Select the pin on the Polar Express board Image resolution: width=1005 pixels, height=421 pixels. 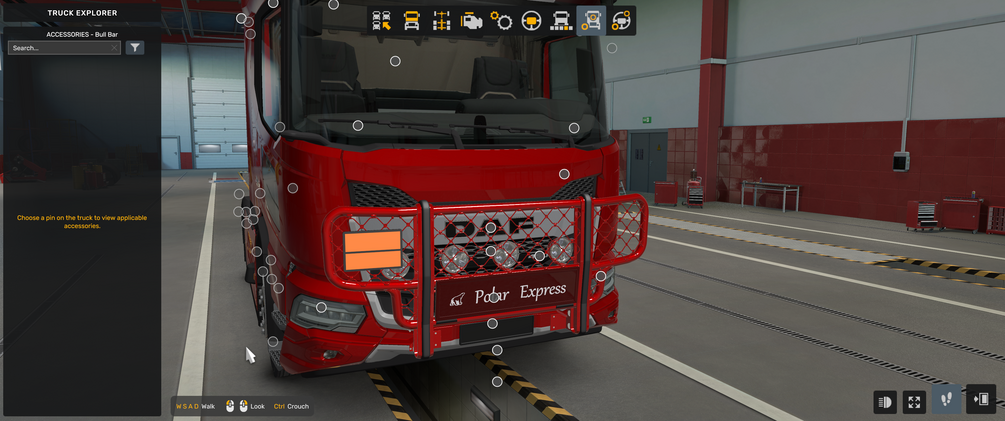point(493,298)
